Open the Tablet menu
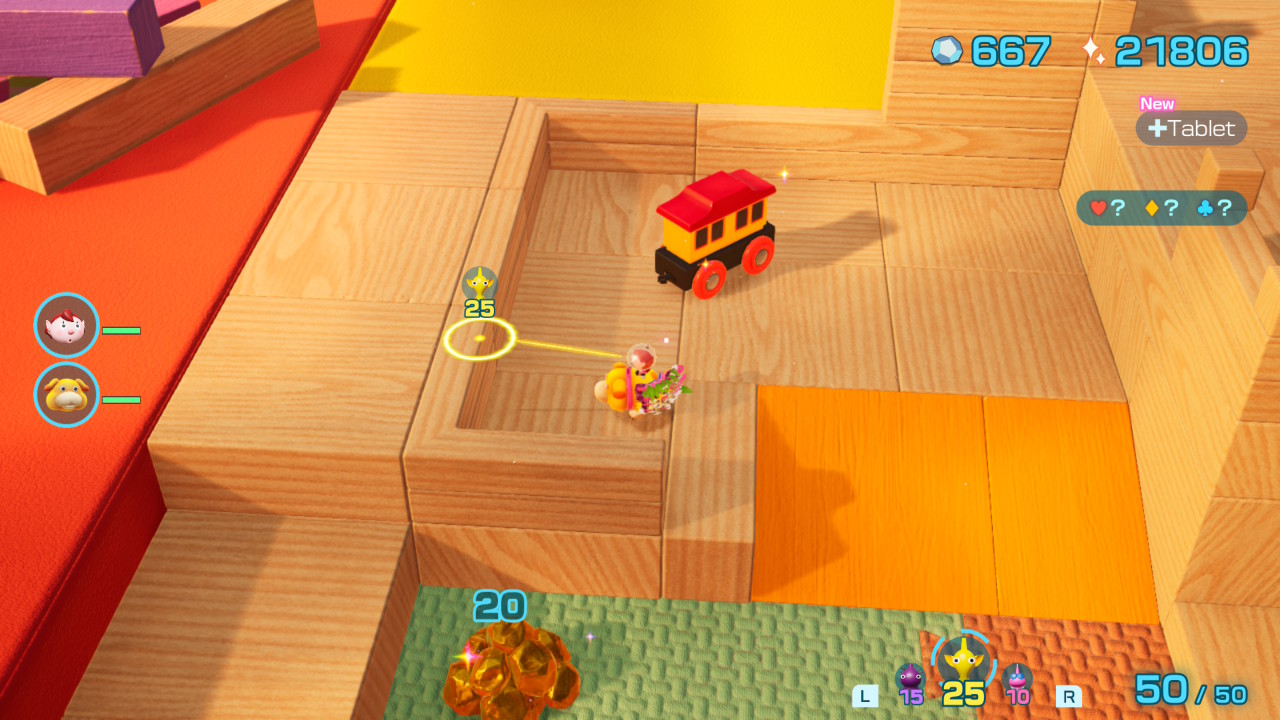This screenshot has height=720, width=1280. 1191,128
